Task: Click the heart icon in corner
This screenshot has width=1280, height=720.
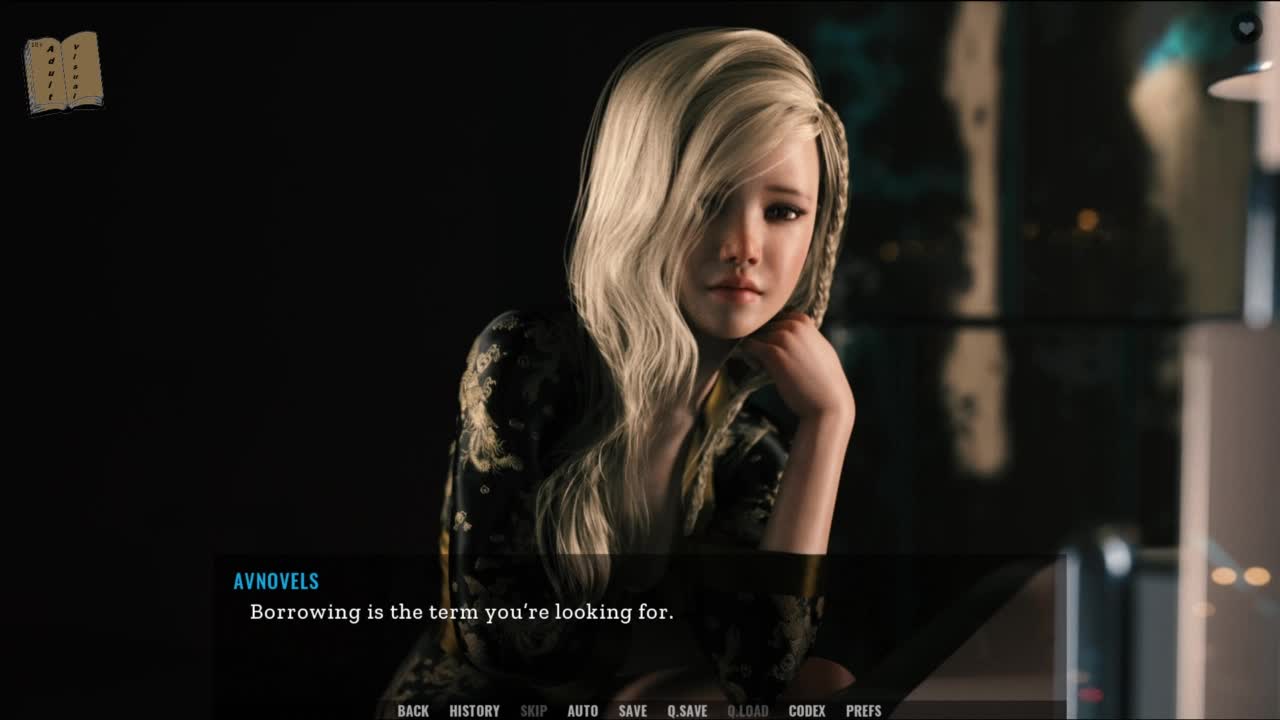Action: [x=1245, y=28]
